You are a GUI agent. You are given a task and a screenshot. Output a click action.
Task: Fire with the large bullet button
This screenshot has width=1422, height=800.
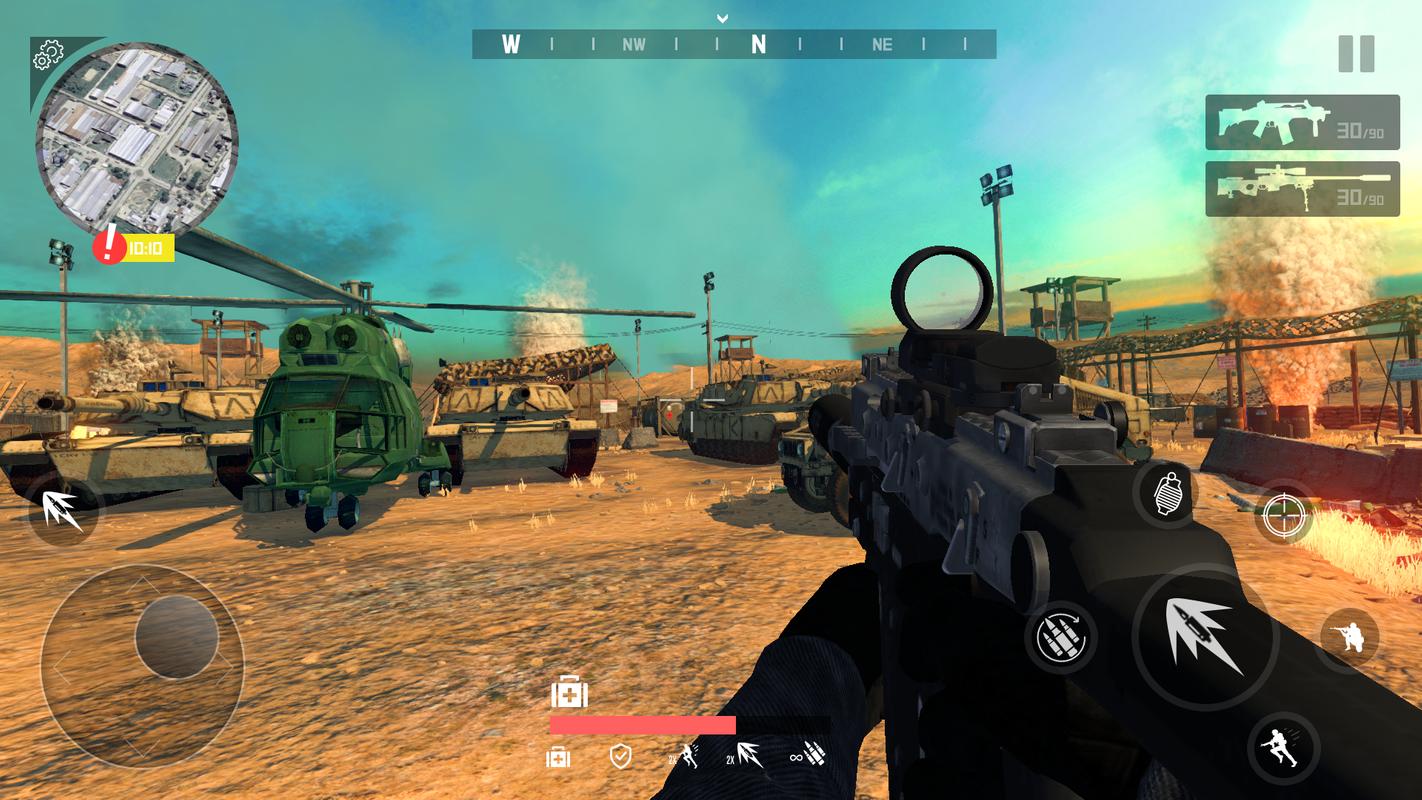click(1205, 636)
